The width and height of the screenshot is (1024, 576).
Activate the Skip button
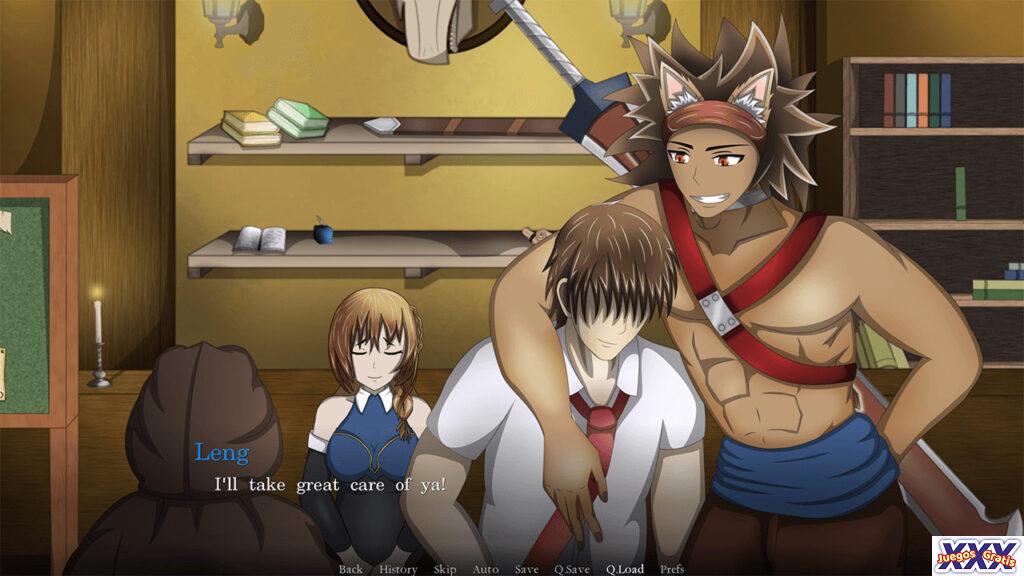445,569
